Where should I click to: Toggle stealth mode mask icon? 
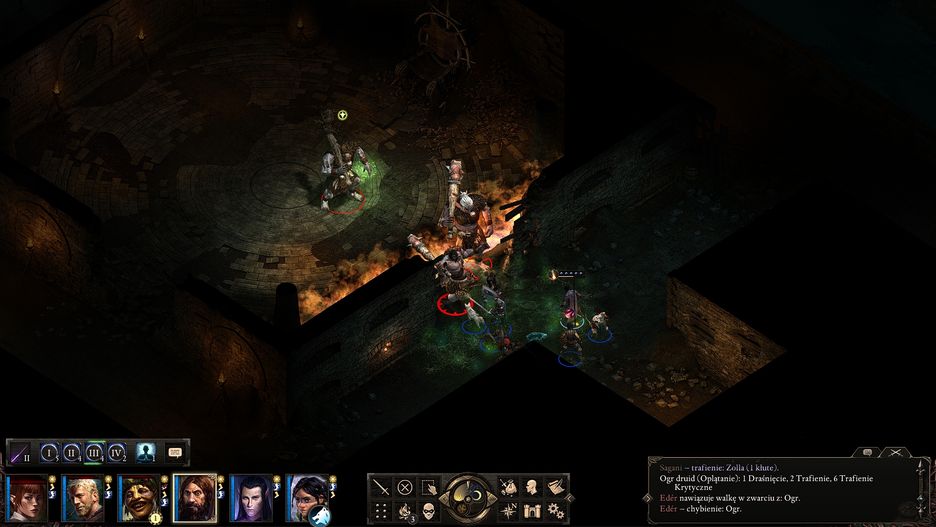coord(429,512)
